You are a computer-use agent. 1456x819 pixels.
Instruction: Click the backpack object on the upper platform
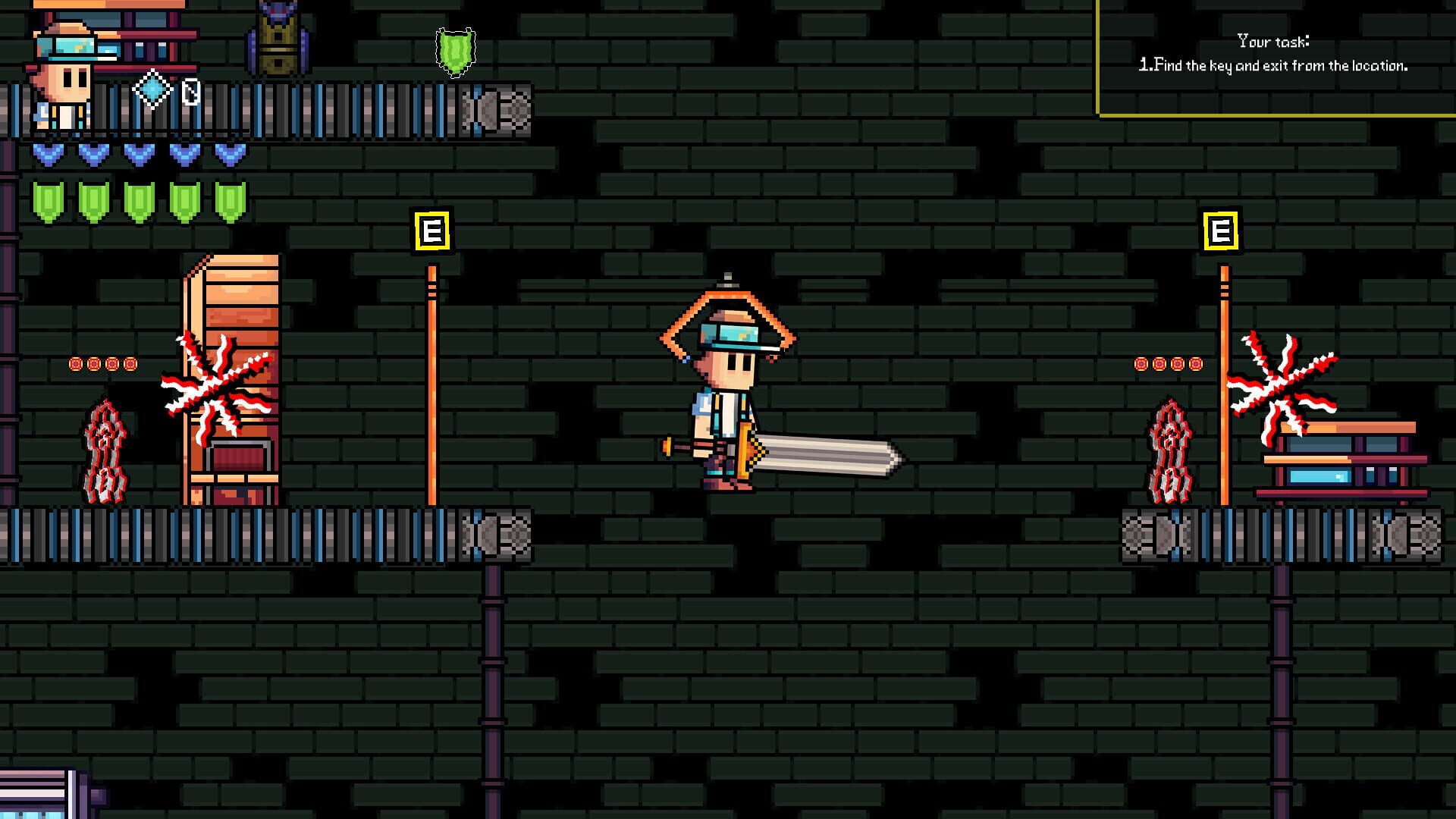277,42
